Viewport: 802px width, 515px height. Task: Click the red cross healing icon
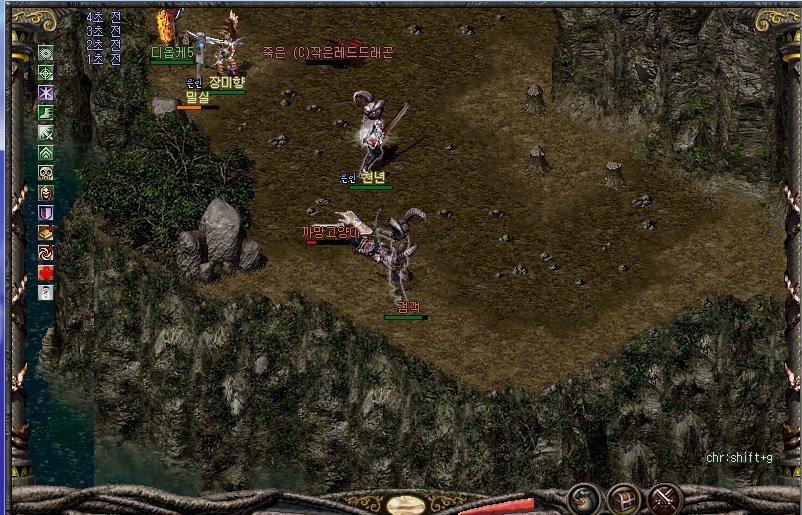coord(46,272)
